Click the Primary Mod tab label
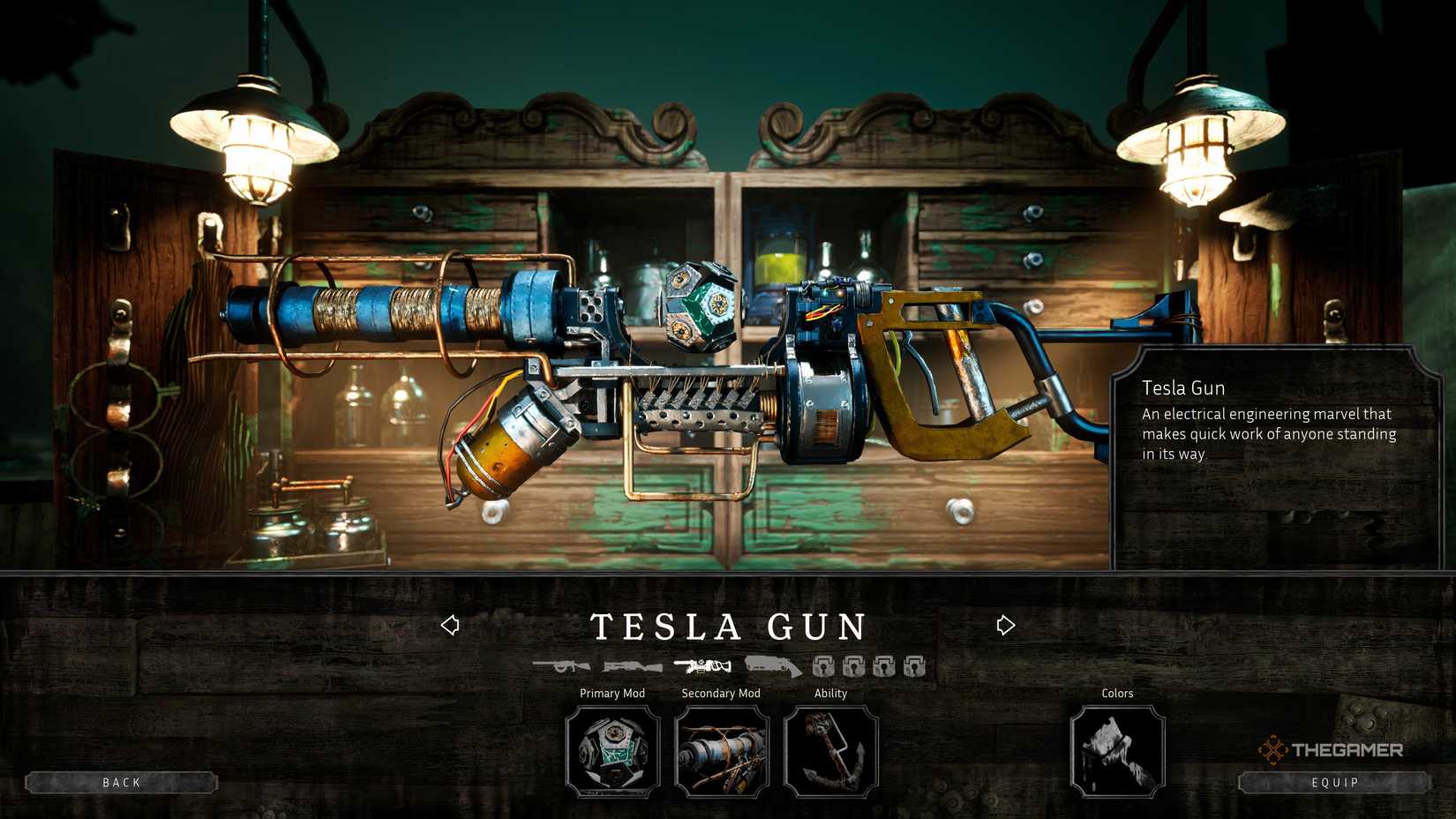Viewport: 1456px width, 819px height. point(612,694)
